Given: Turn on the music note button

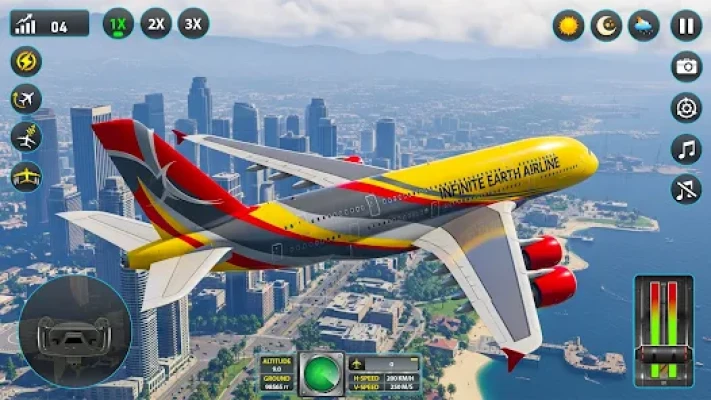Looking at the screenshot, I should tap(686, 148).
